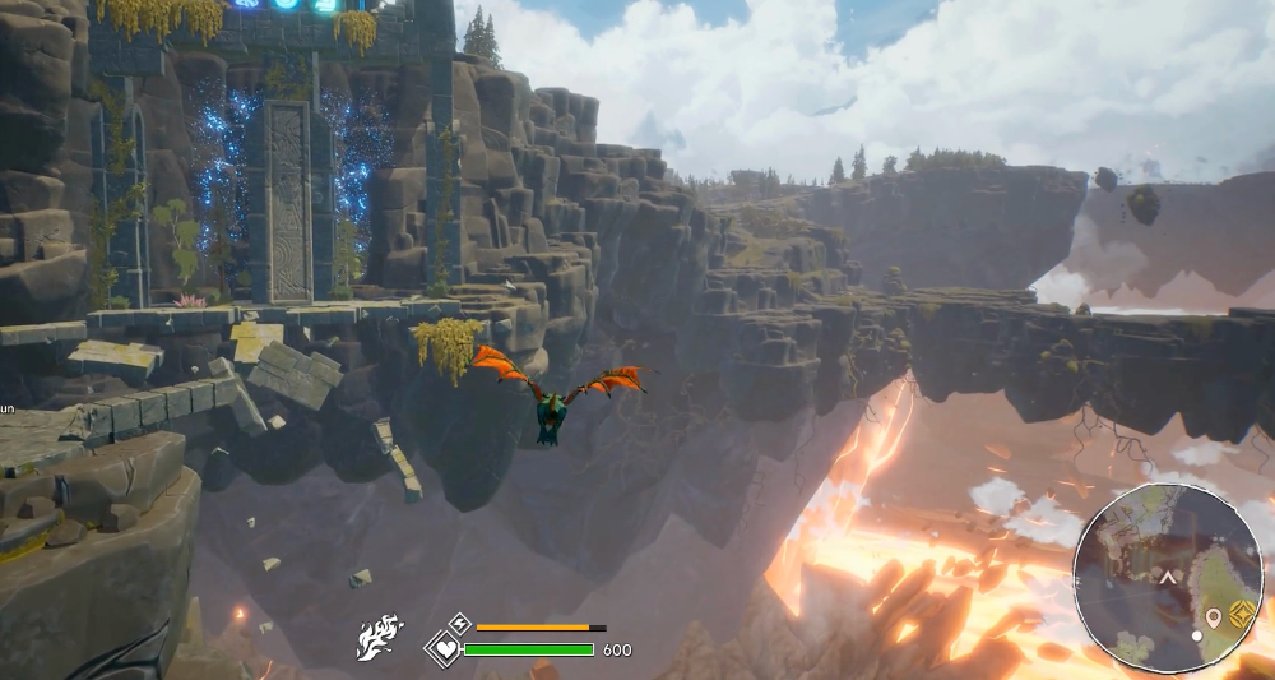Click the lightning bolt stamina icon
Screen dimensions: 1275x680
[x=459, y=624]
